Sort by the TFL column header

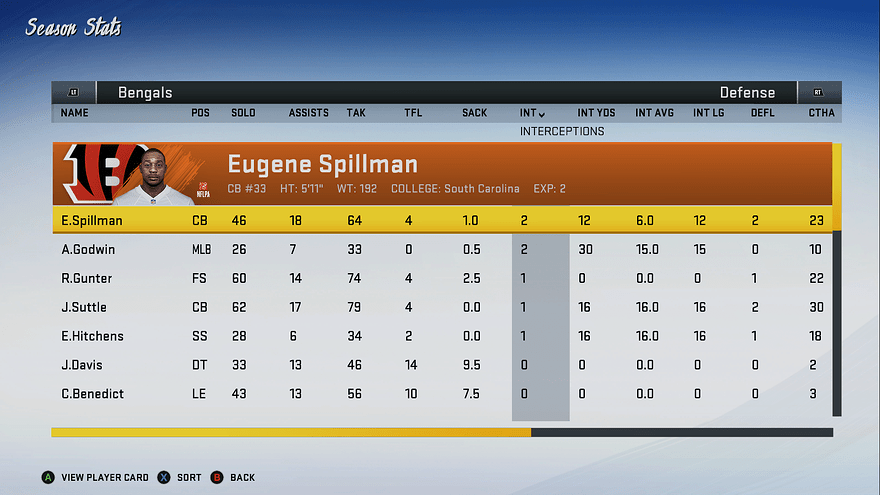pyautogui.click(x=412, y=113)
